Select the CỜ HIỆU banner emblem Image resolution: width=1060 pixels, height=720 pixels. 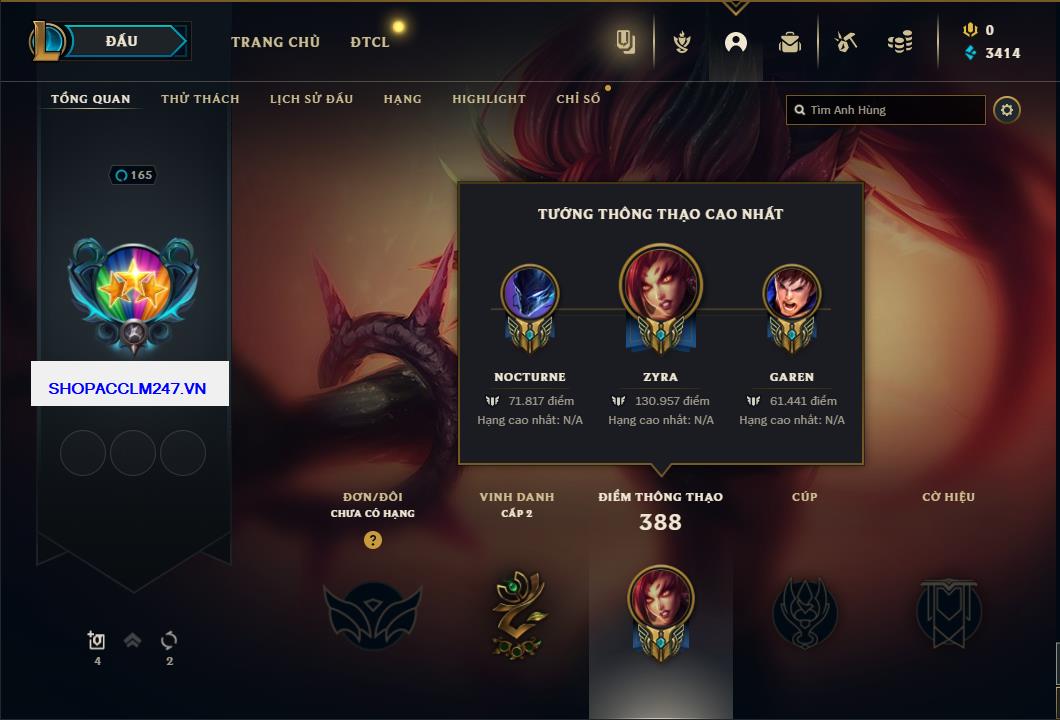click(x=948, y=611)
